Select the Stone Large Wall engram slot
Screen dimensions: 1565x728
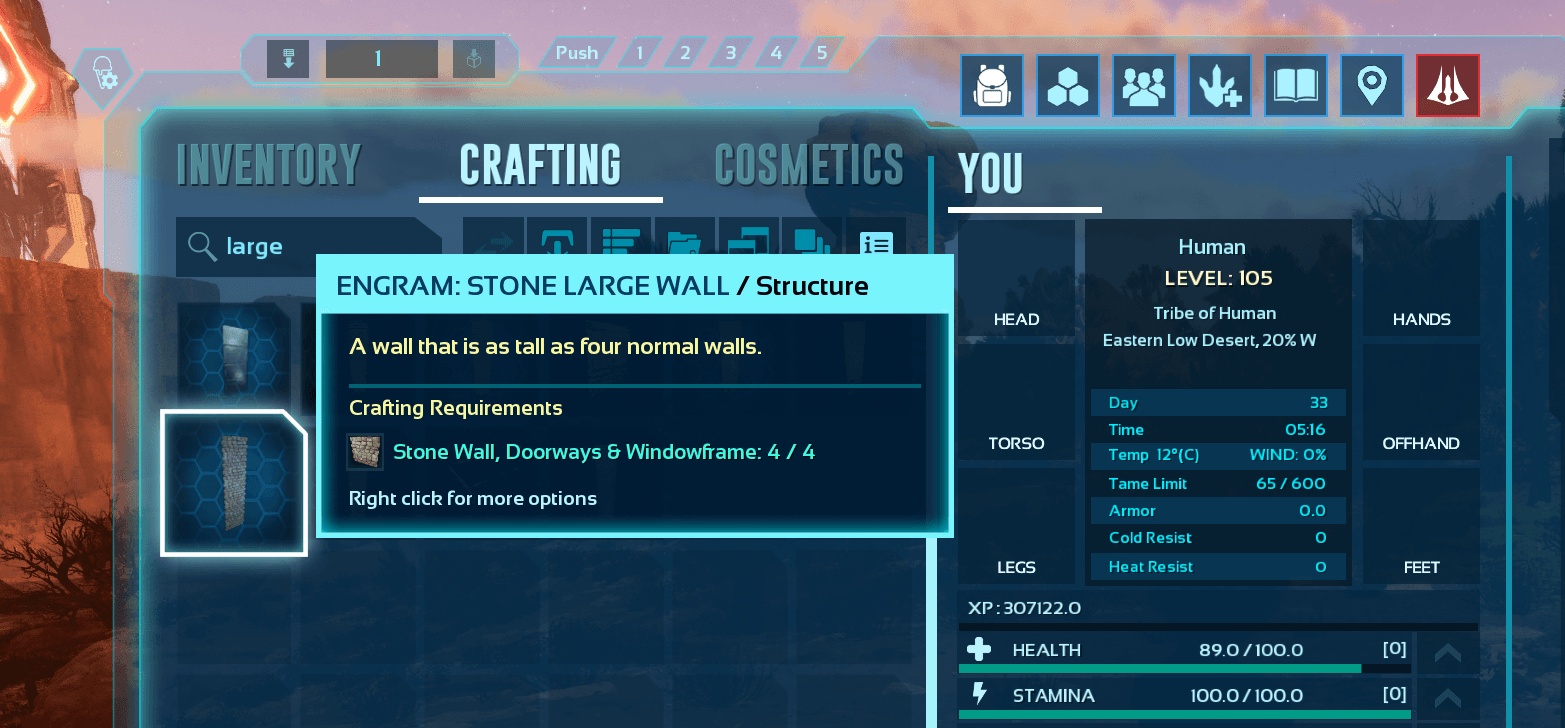click(234, 482)
